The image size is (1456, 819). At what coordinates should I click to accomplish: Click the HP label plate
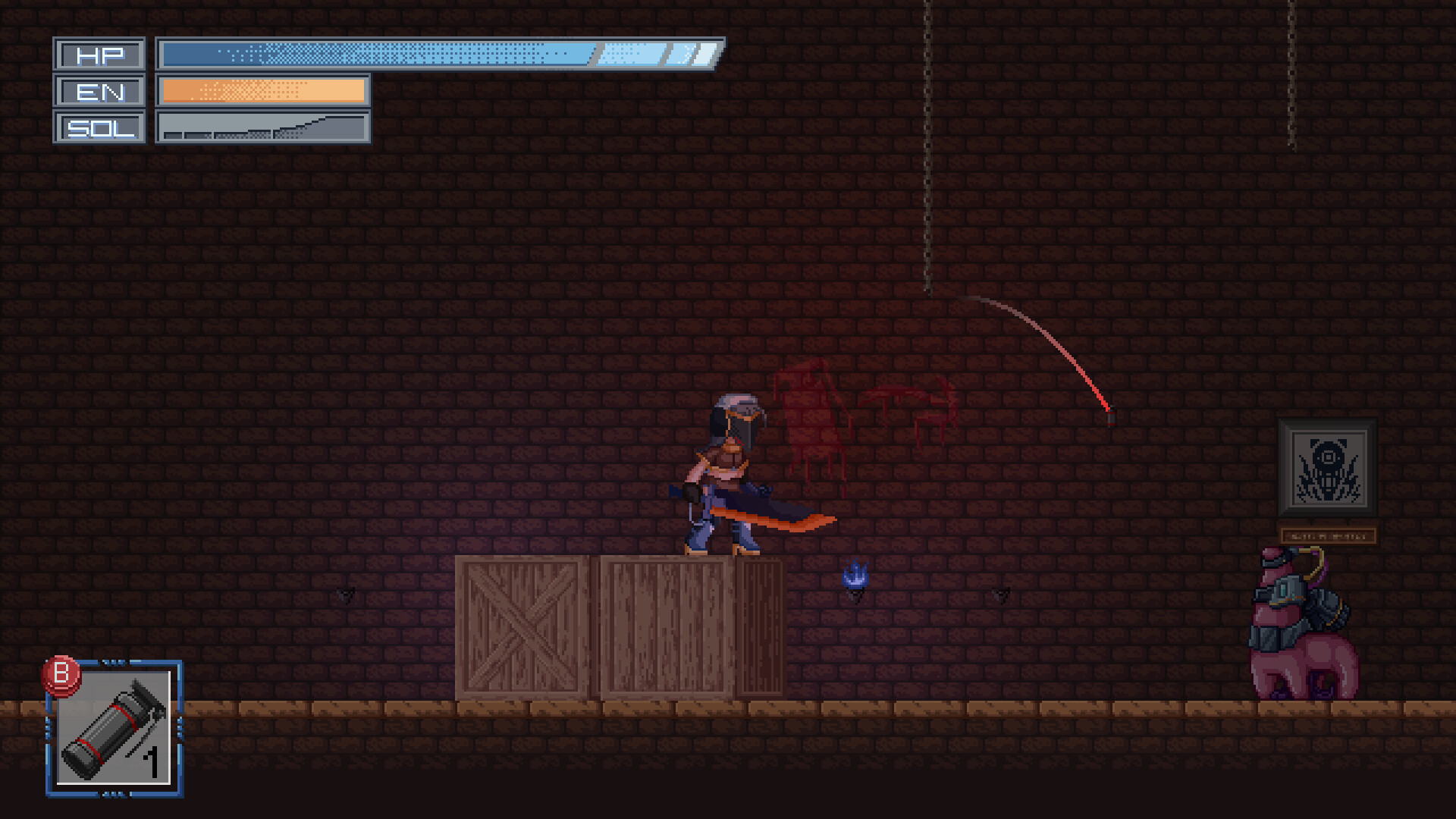[x=99, y=55]
